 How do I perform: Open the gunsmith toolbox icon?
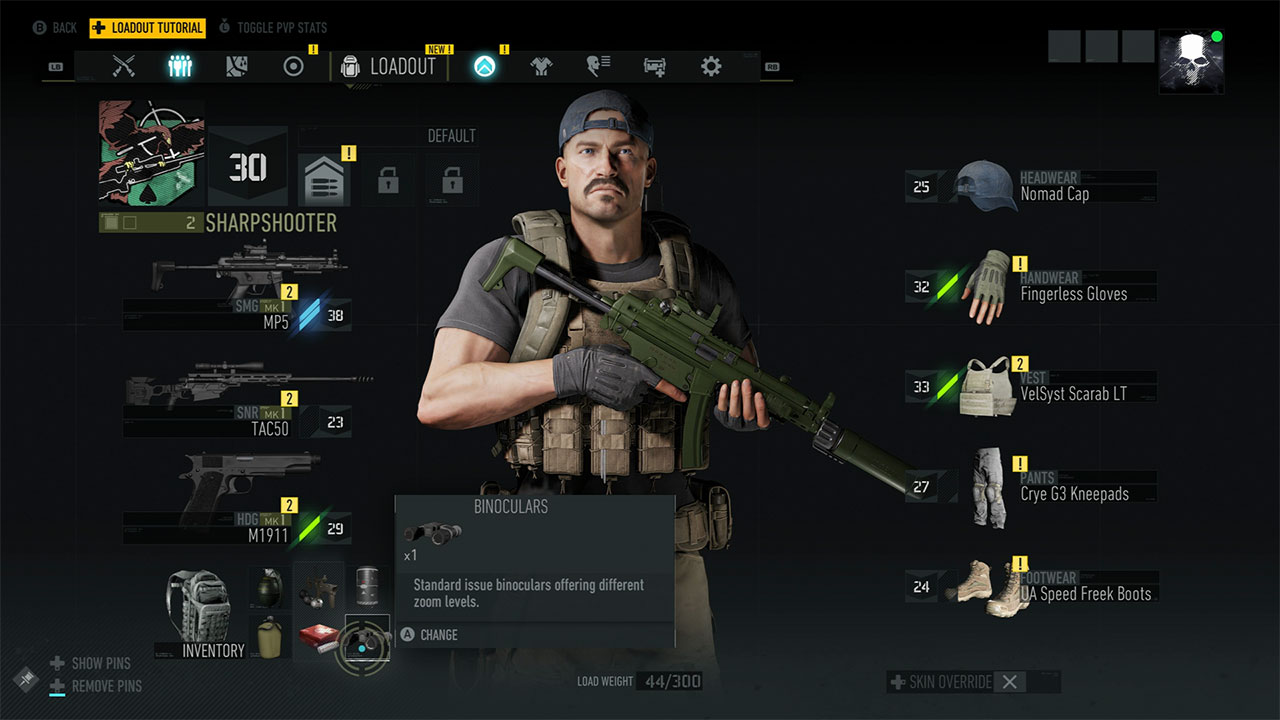point(654,66)
